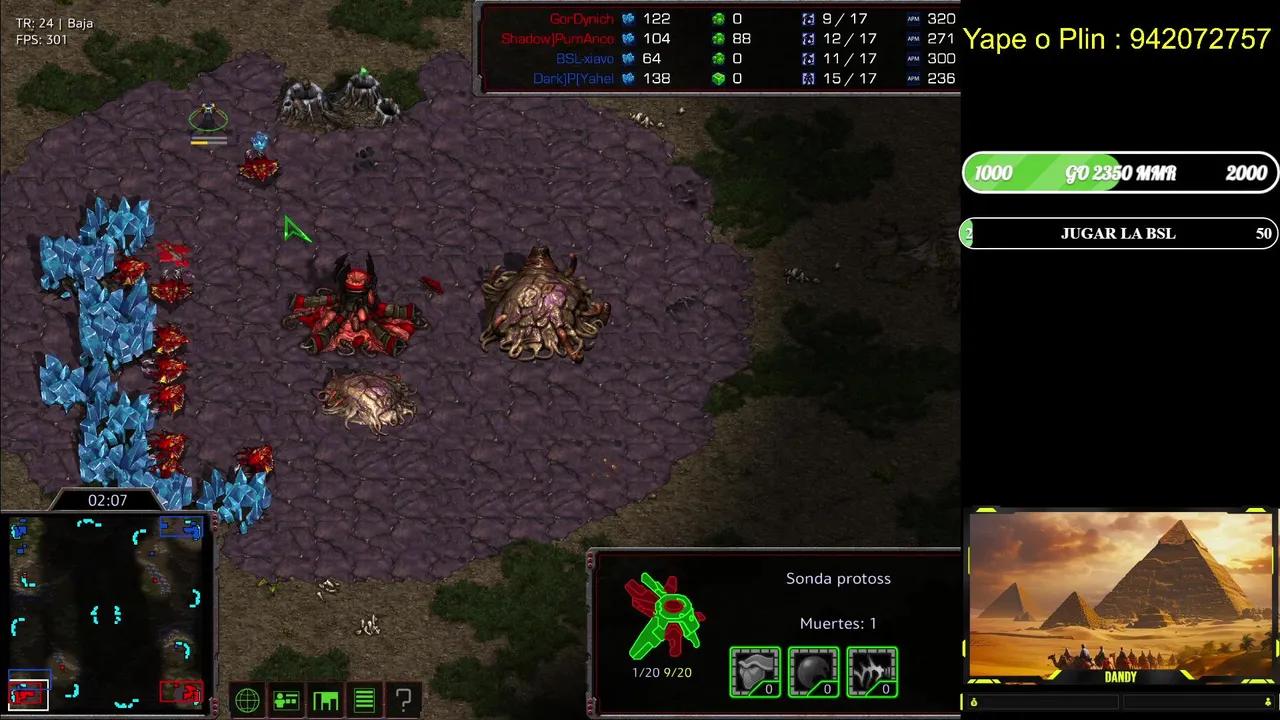Open the lined list menu button
1280x720 pixels.
tap(364, 701)
